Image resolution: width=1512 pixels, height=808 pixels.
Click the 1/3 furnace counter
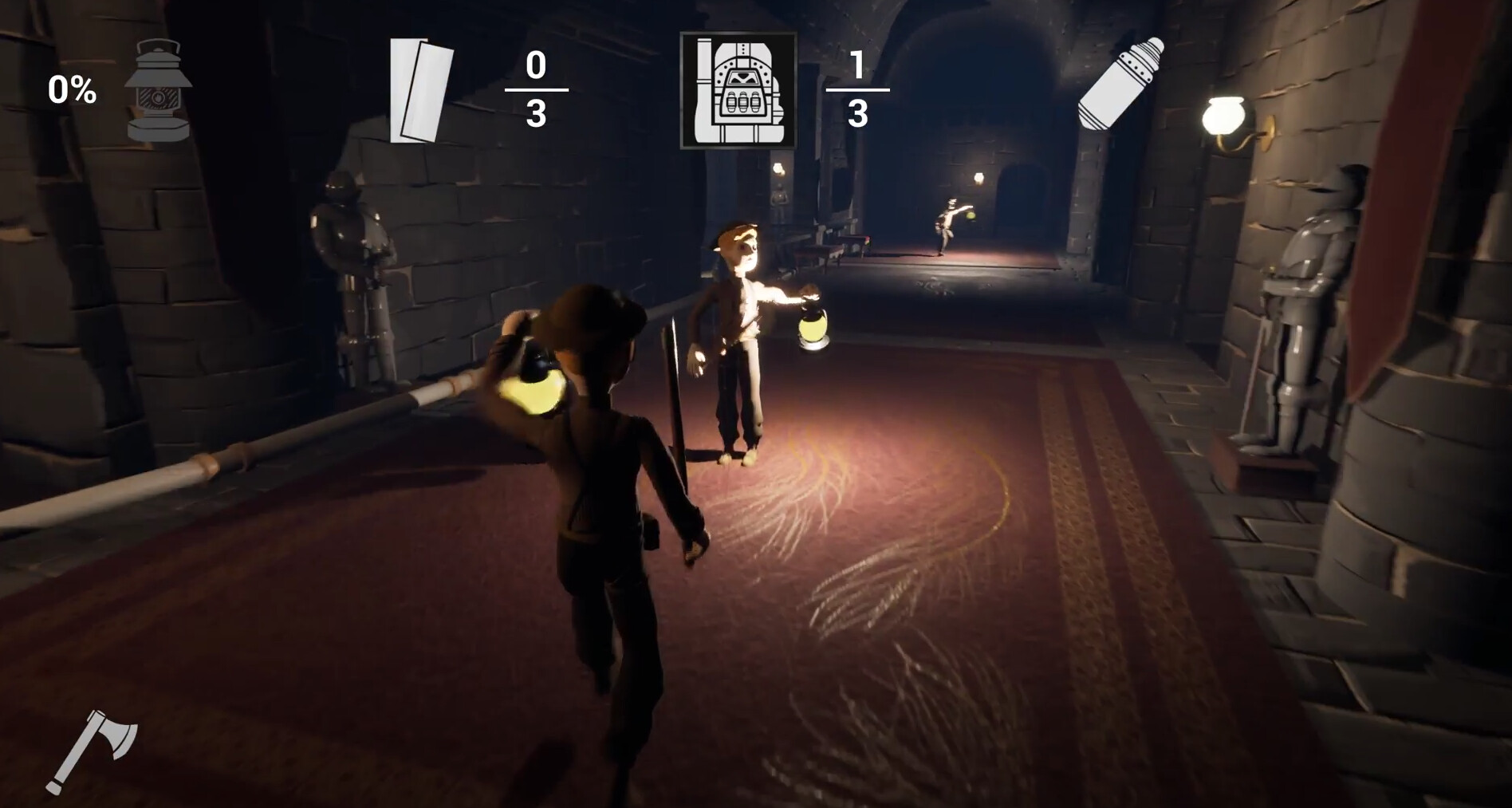coord(859,88)
